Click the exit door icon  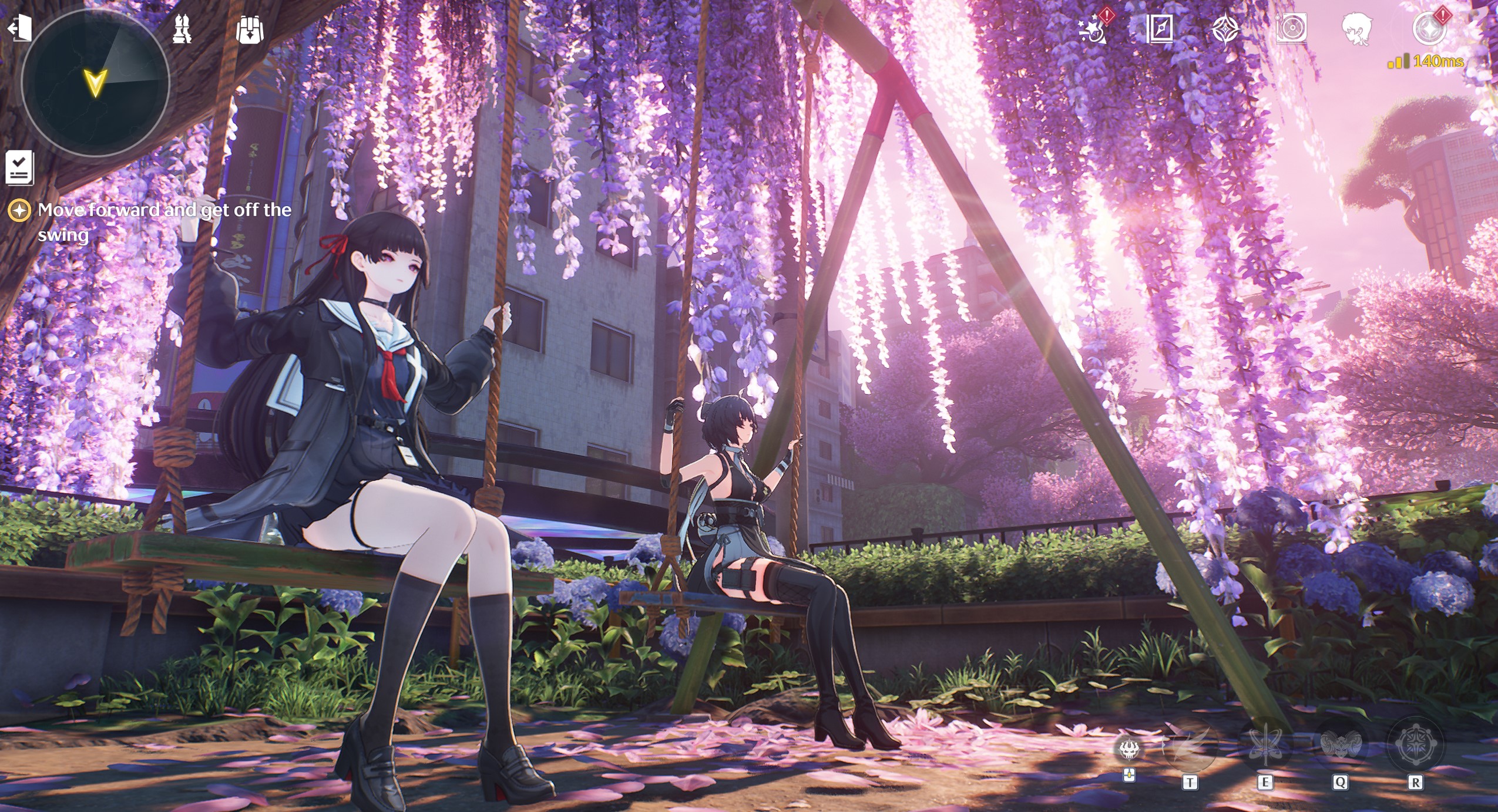coord(19,28)
